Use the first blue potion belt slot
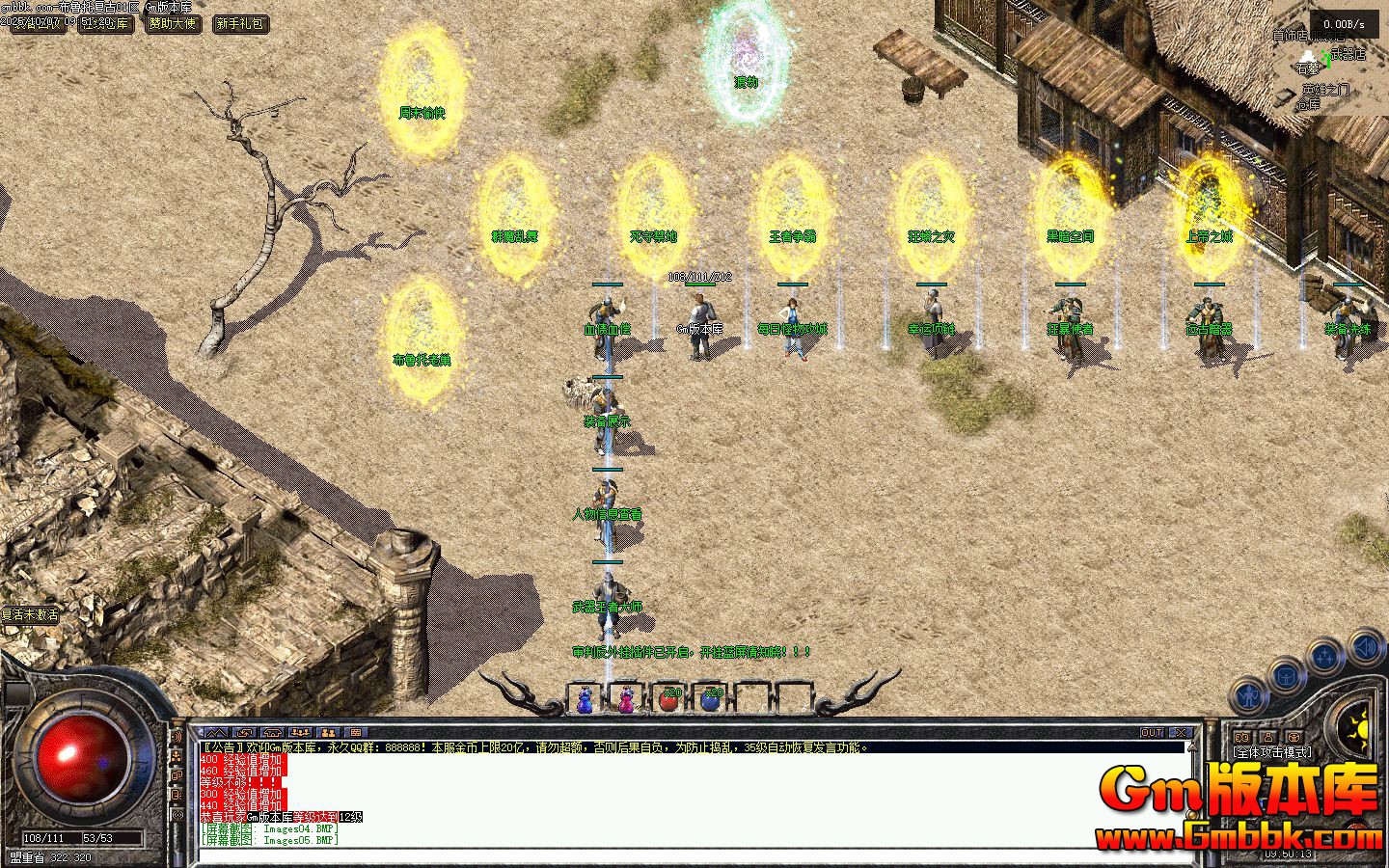 [584, 699]
